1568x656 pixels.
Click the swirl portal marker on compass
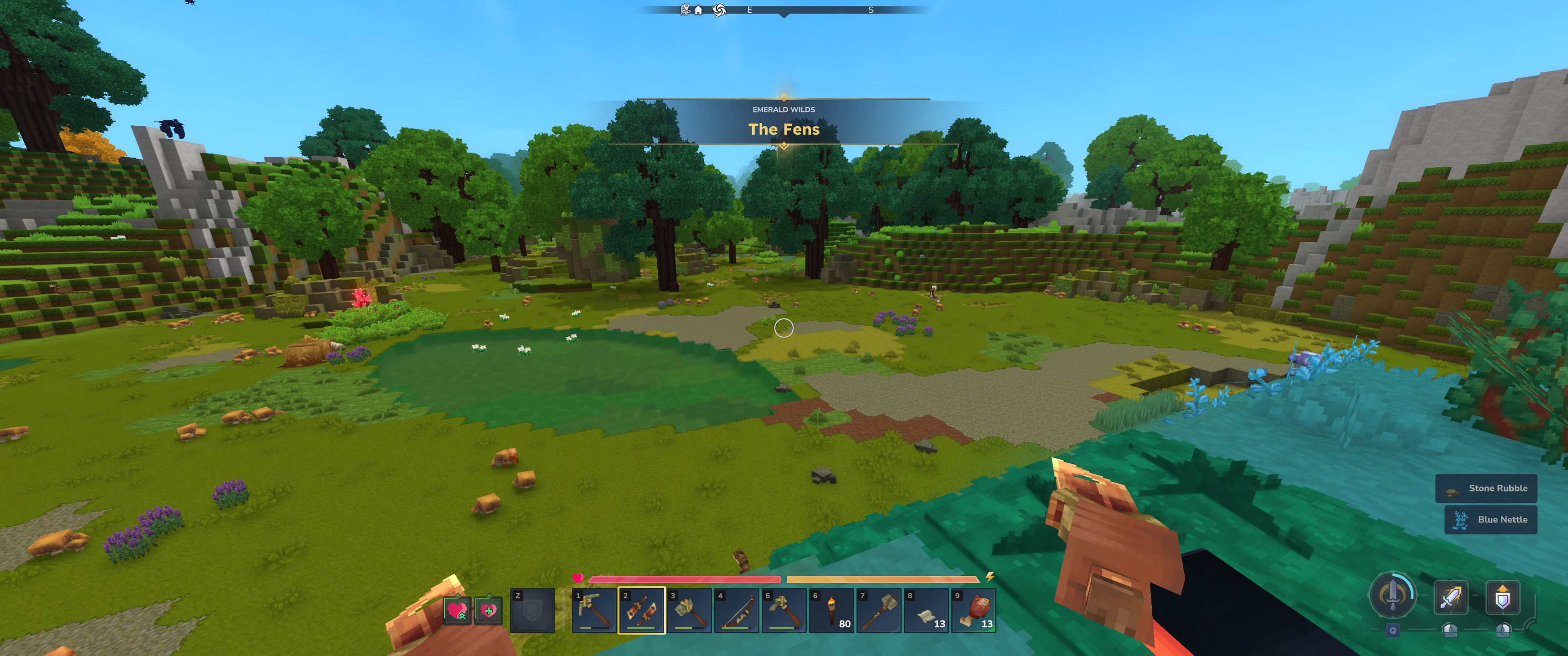click(719, 10)
